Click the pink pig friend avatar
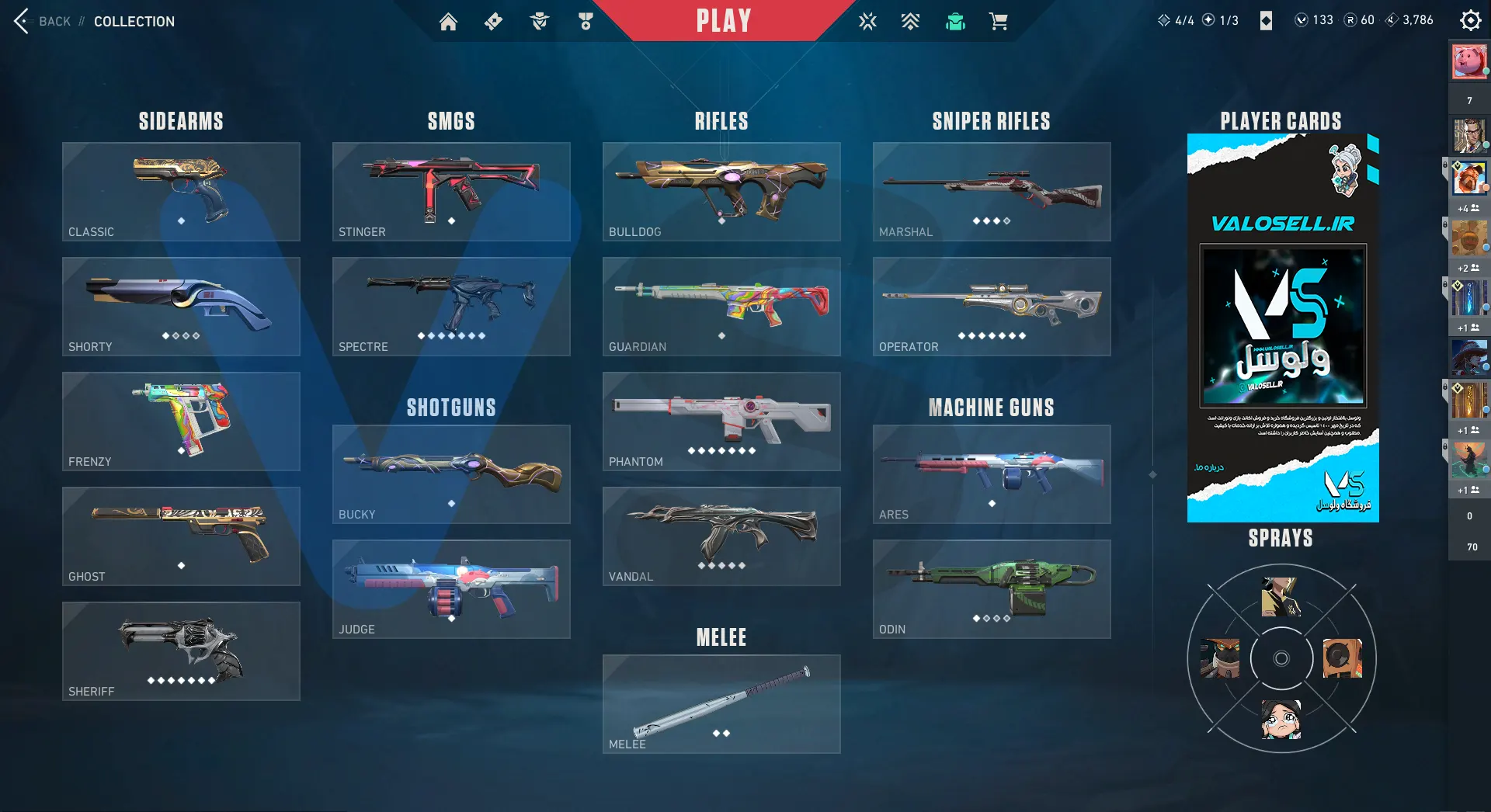Image resolution: width=1491 pixels, height=812 pixels. tap(1468, 61)
